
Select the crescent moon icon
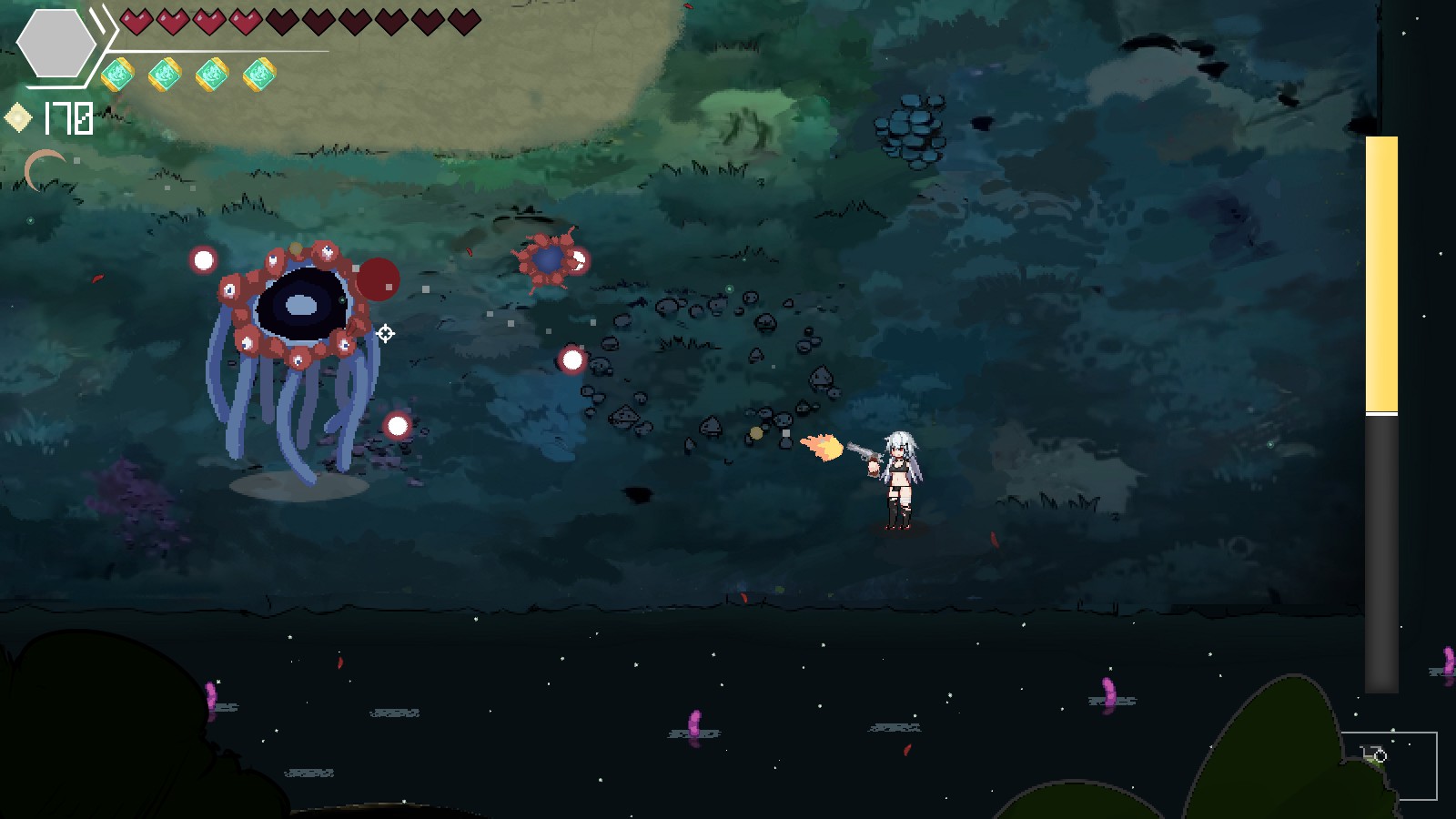pos(43,169)
